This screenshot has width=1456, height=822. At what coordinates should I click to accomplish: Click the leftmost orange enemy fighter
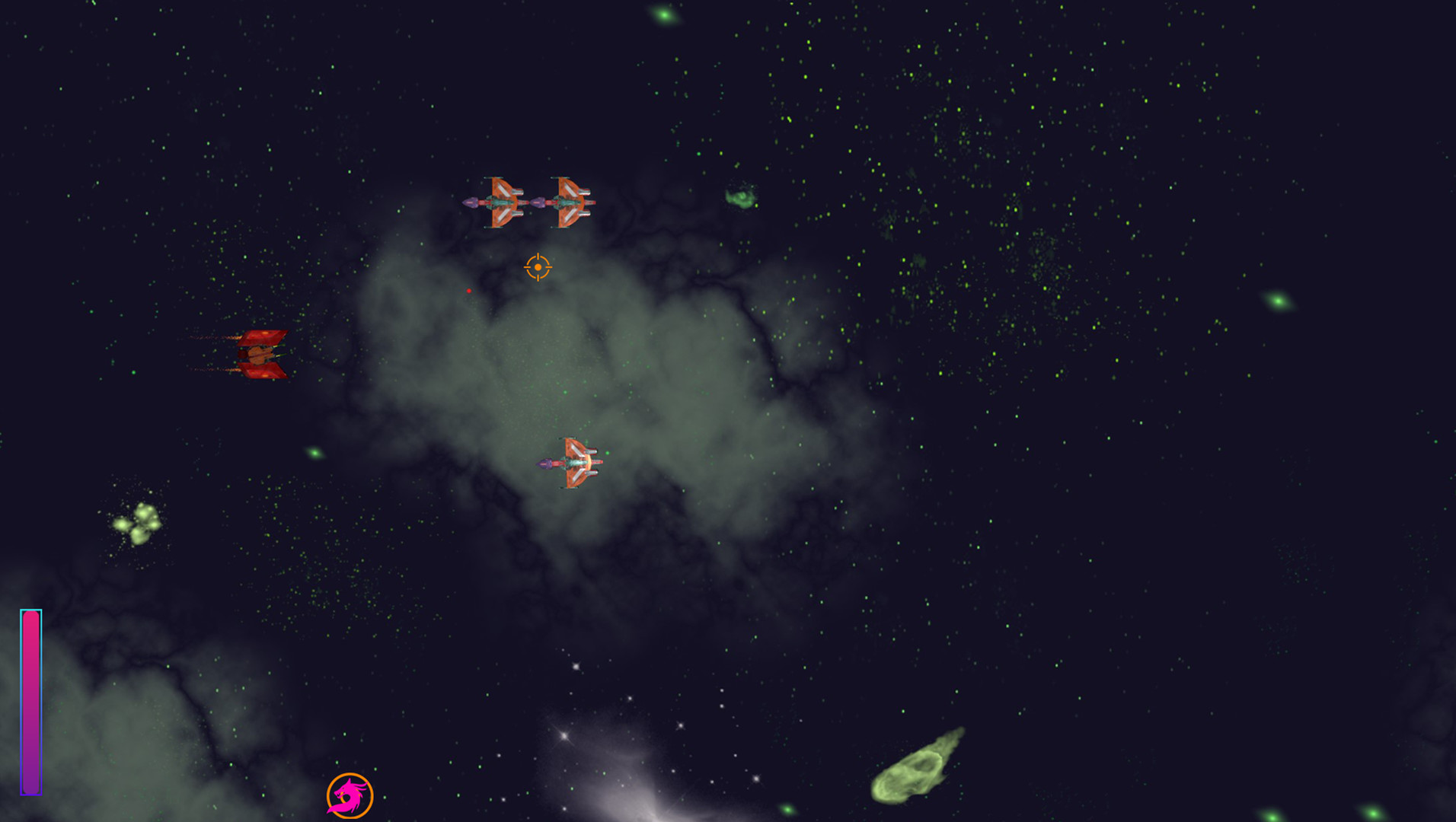click(x=501, y=202)
